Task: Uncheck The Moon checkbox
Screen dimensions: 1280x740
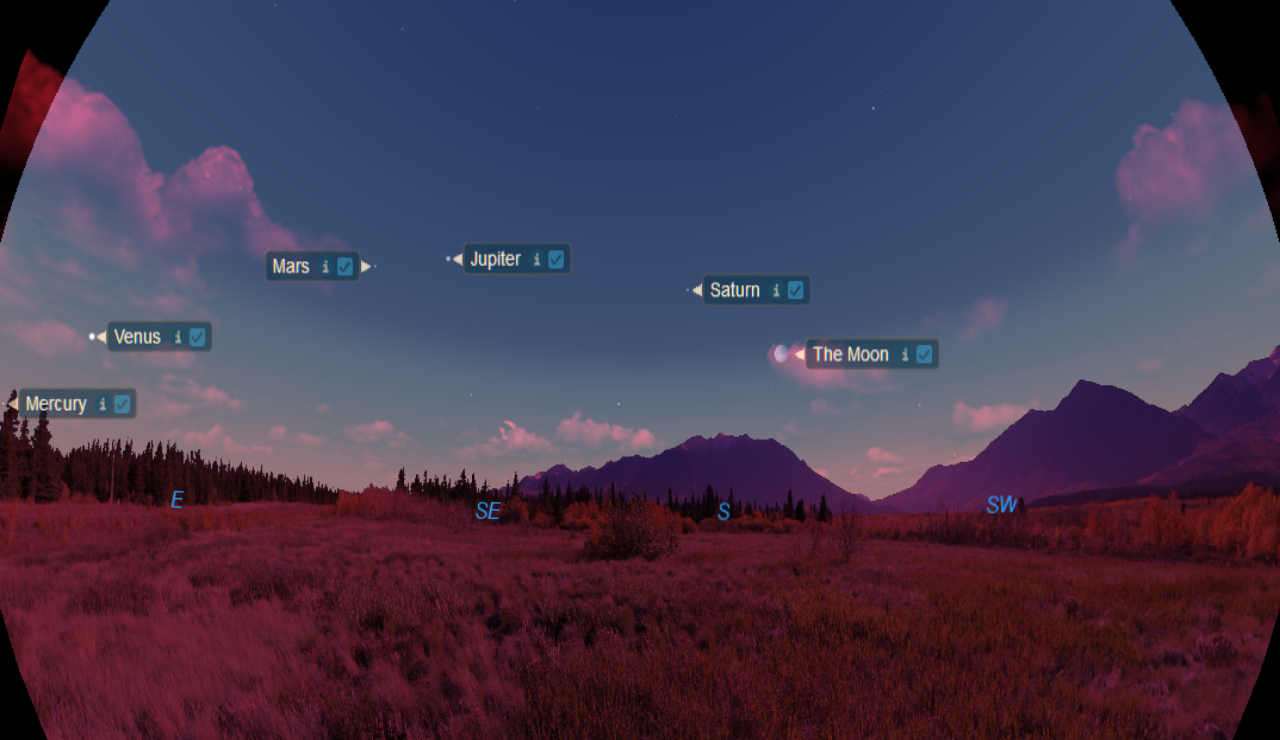Action: [924, 354]
